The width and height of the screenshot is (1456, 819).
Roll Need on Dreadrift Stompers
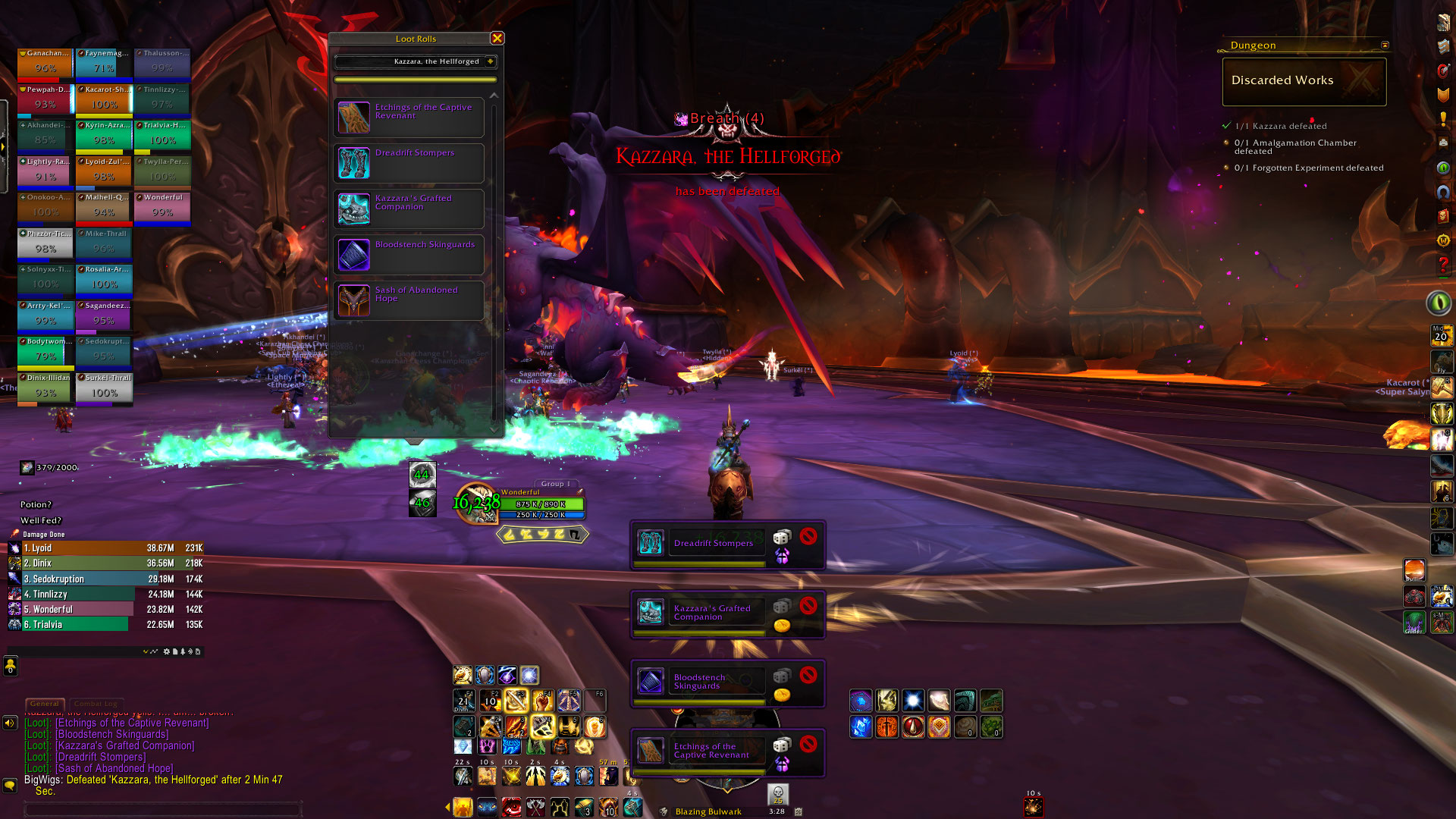(781, 538)
